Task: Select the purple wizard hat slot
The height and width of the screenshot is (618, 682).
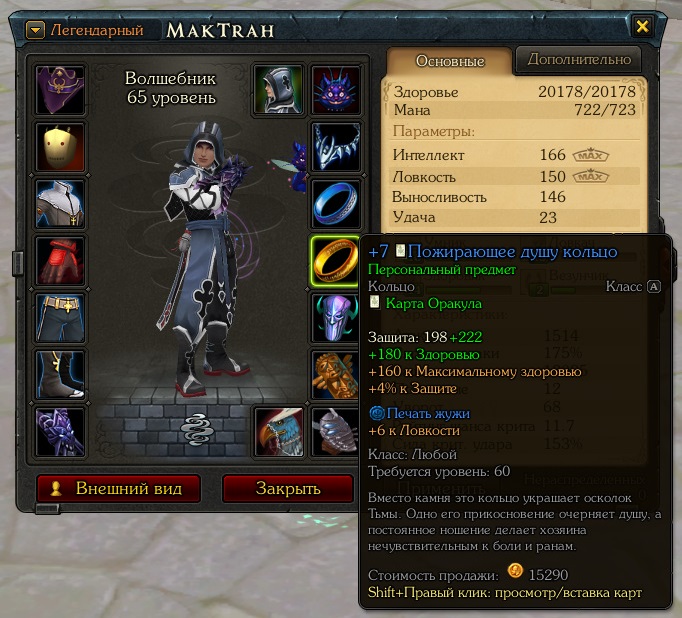Action: pyautogui.click(x=60, y=90)
